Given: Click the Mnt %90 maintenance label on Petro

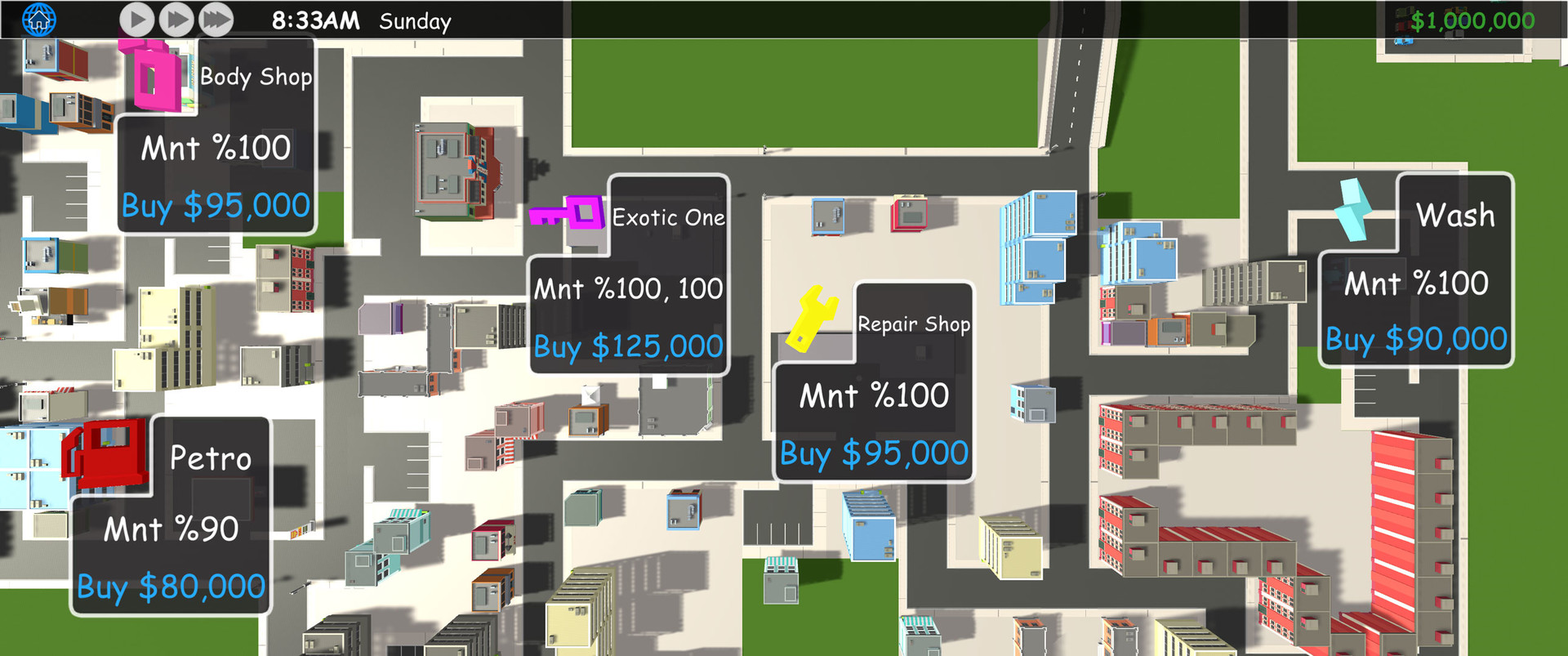Looking at the screenshot, I should click(171, 529).
